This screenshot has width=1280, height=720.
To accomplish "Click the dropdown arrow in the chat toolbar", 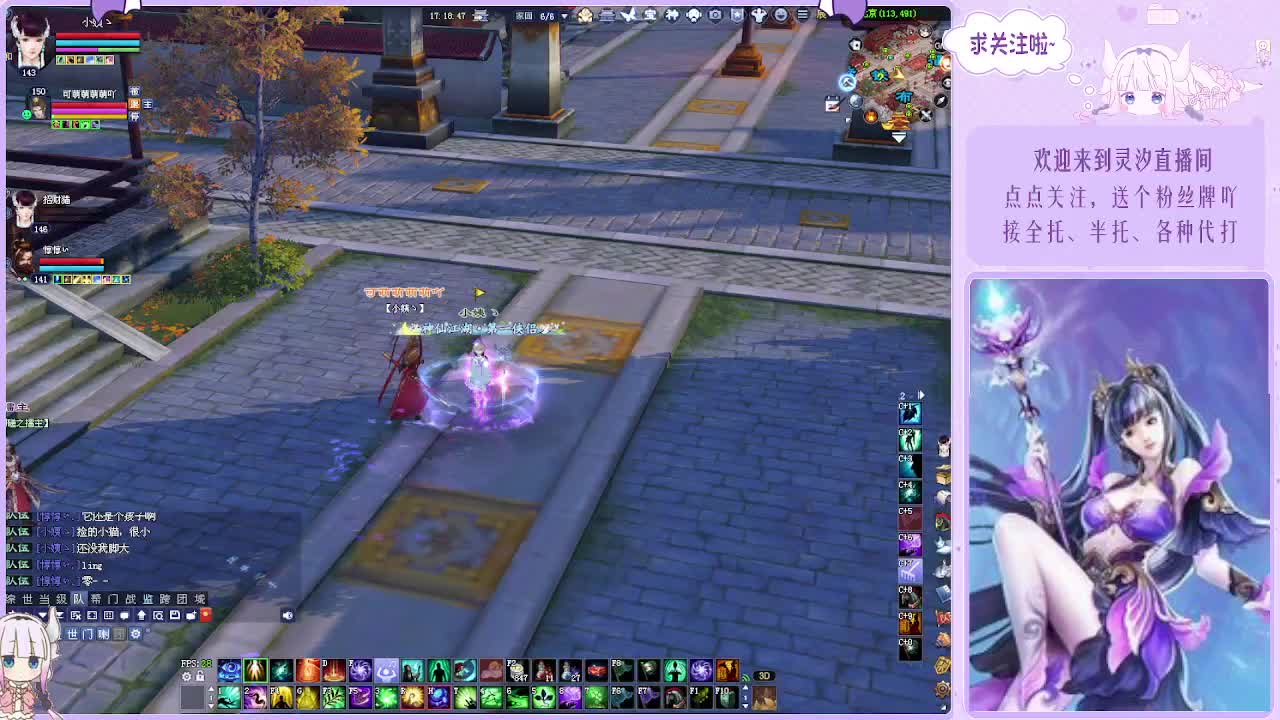I will click(43, 615).
